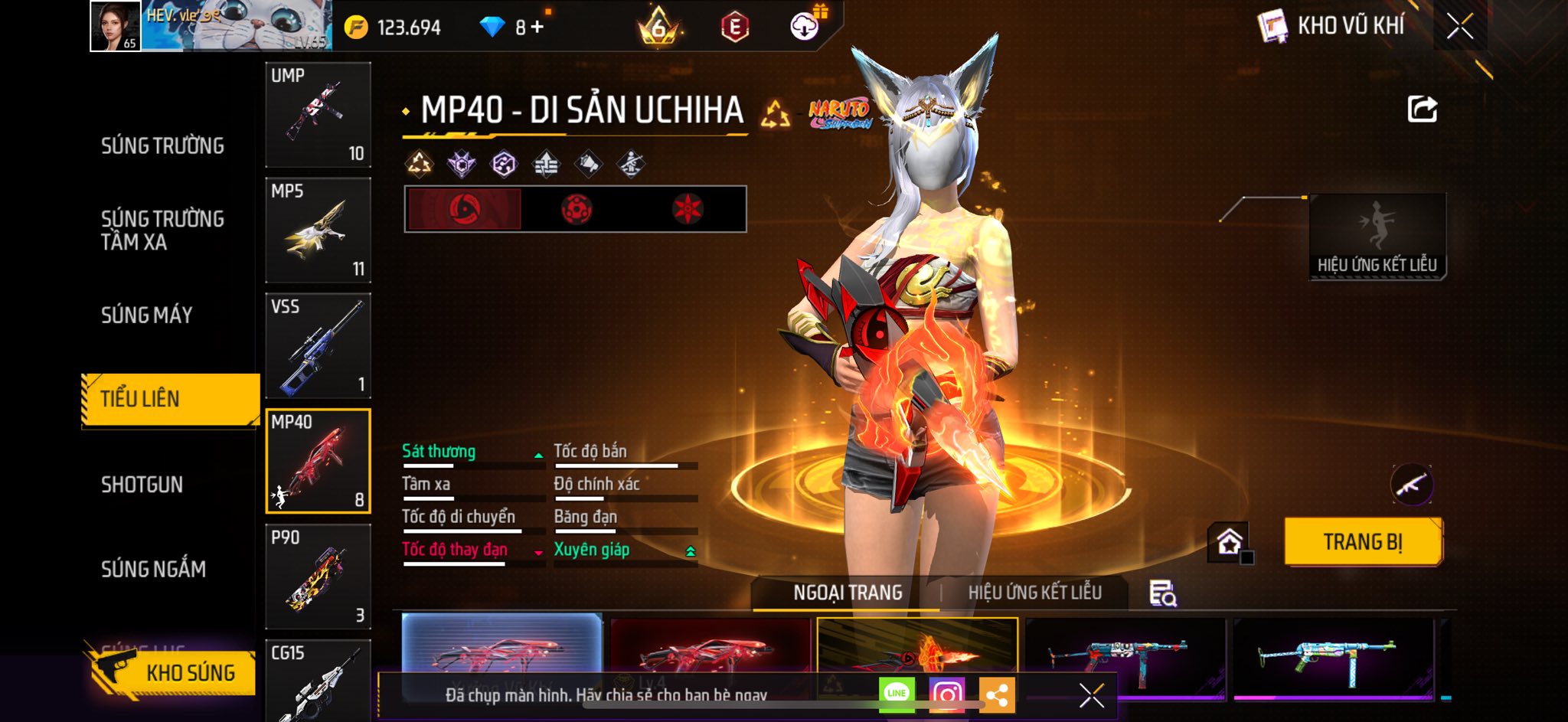Open the NGOẠI TRANG skins tab
1568x722 pixels.
pyautogui.click(x=848, y=593)
